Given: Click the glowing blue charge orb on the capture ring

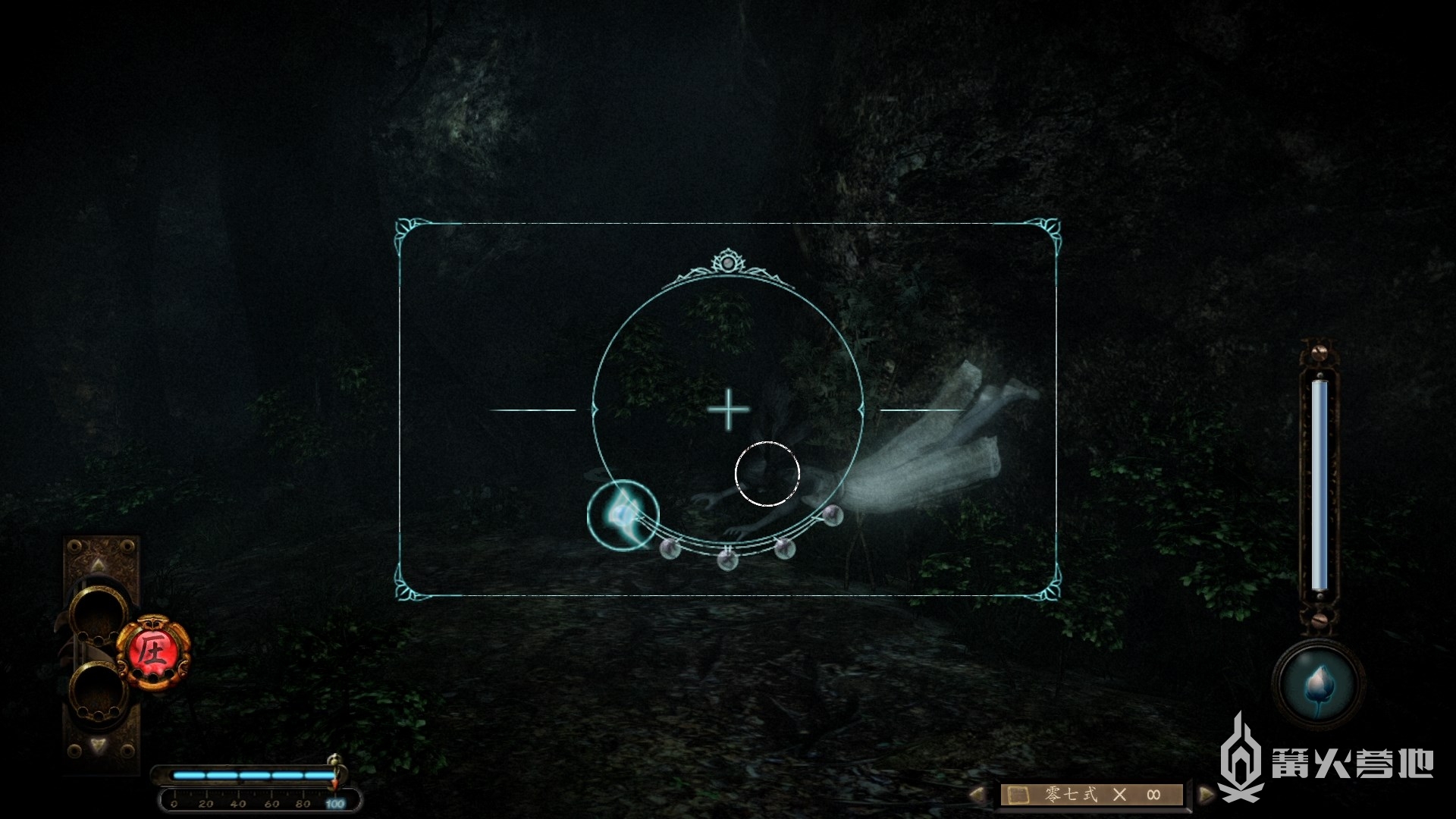Looking at the screenshot, I should 623,516.
